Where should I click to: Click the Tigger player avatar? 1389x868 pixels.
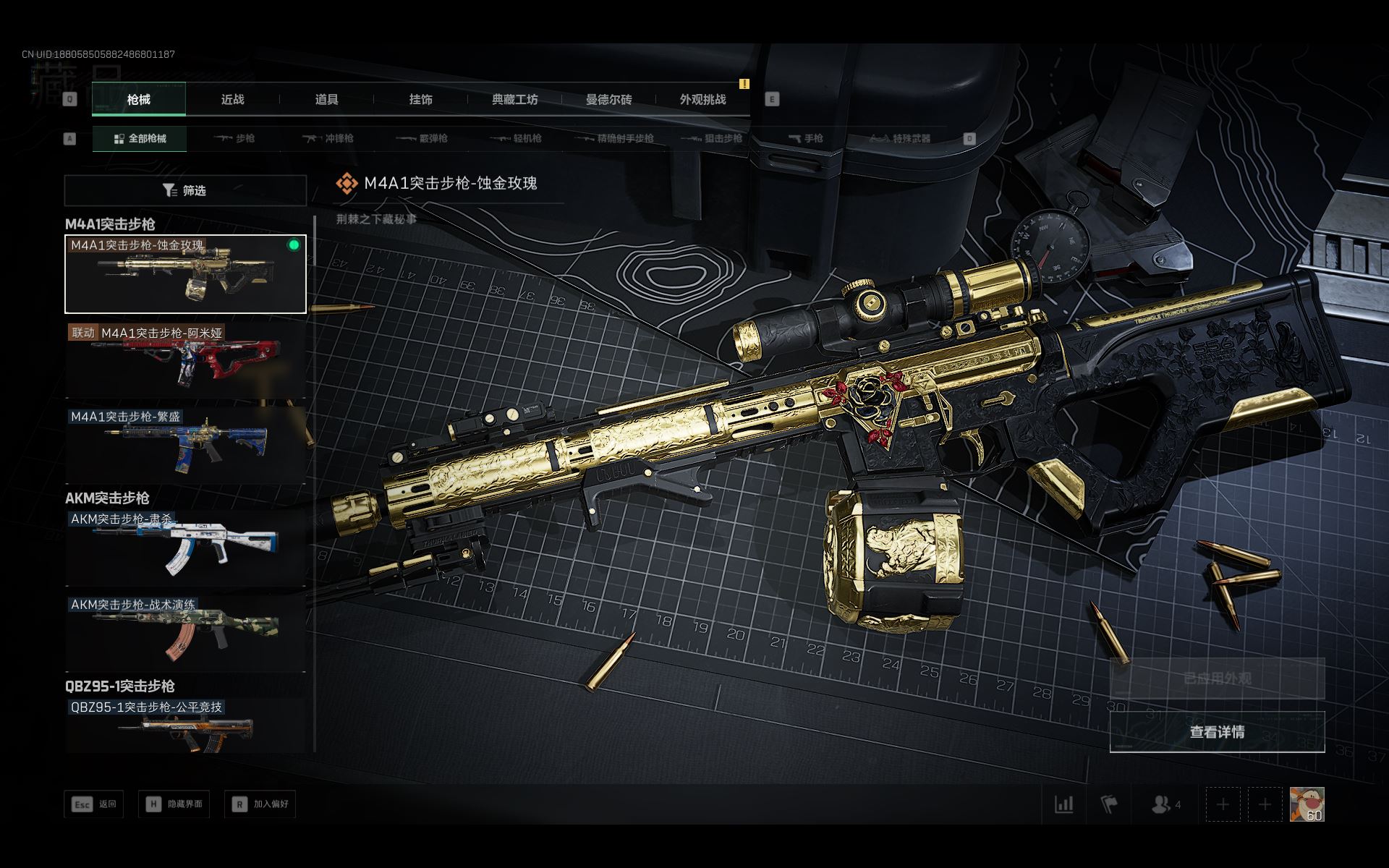point(1307,804)
